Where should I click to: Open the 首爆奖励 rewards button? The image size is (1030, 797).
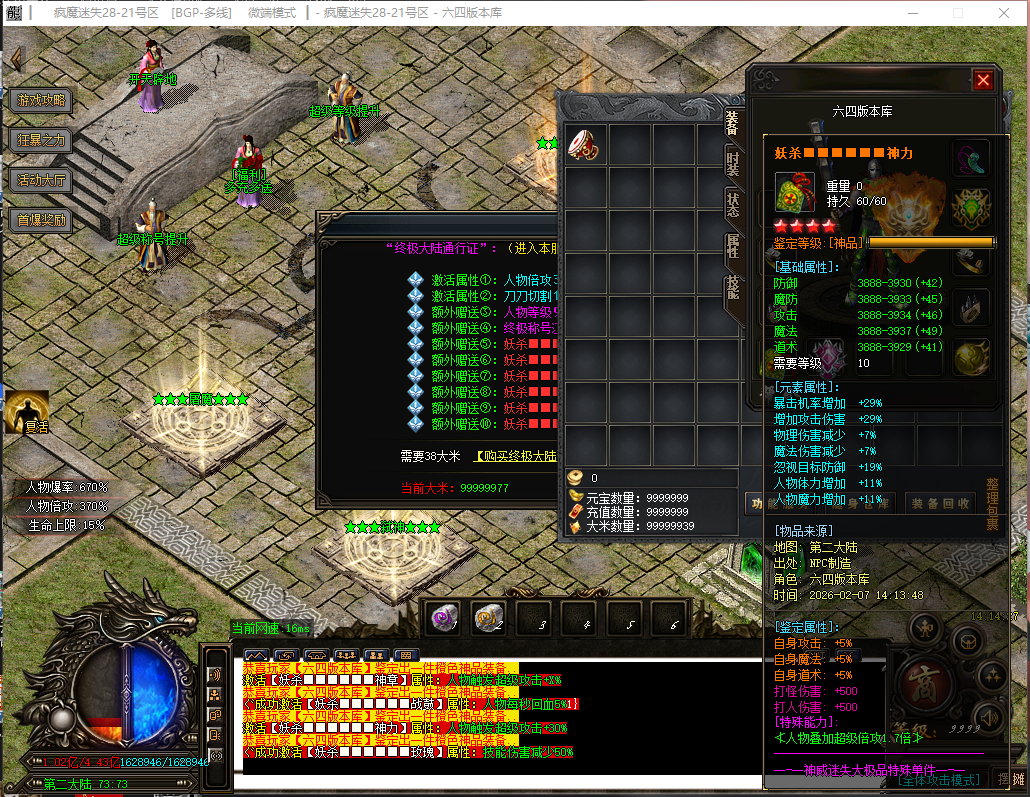pyautogui.click(x=41, y=220)
